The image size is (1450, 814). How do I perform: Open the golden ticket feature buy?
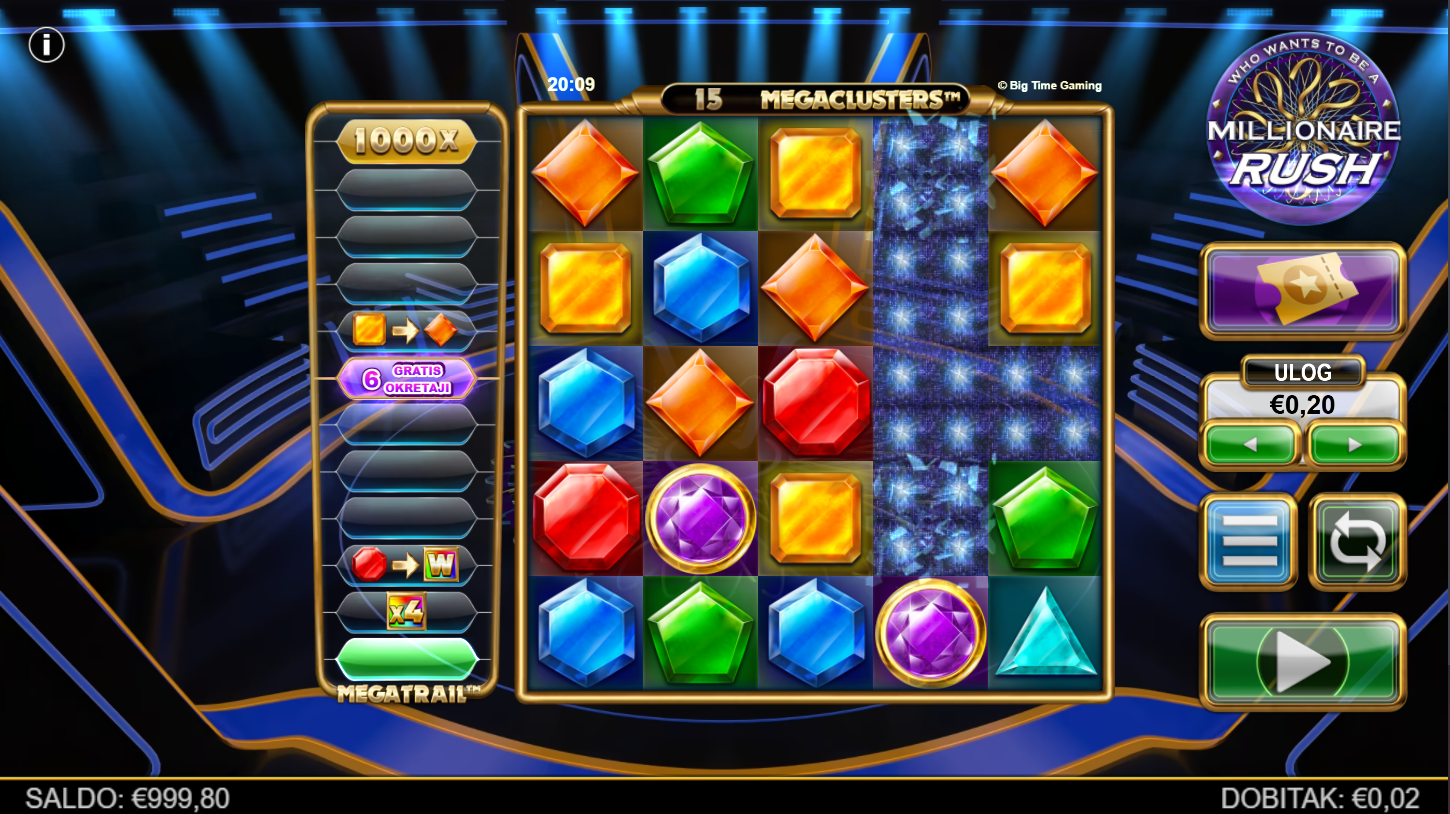[x=1303, y=290]
